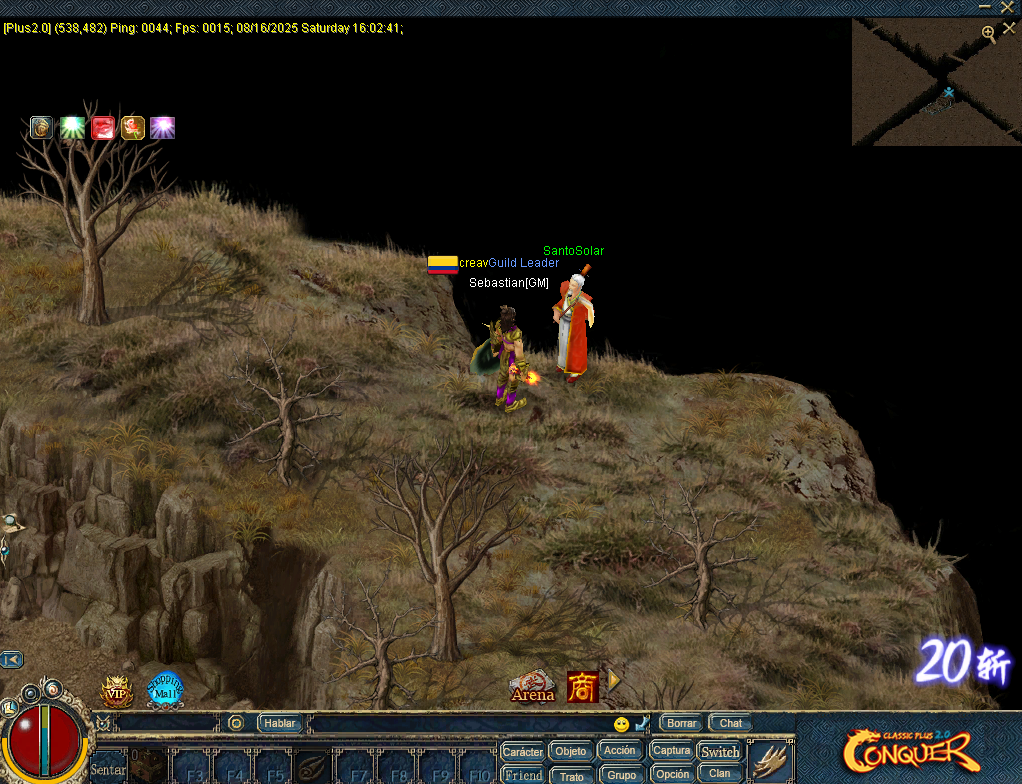Open the Opción settings menu
This screenshot has width=1022, height=784.
pyautogui.click(x=672, y=774)
